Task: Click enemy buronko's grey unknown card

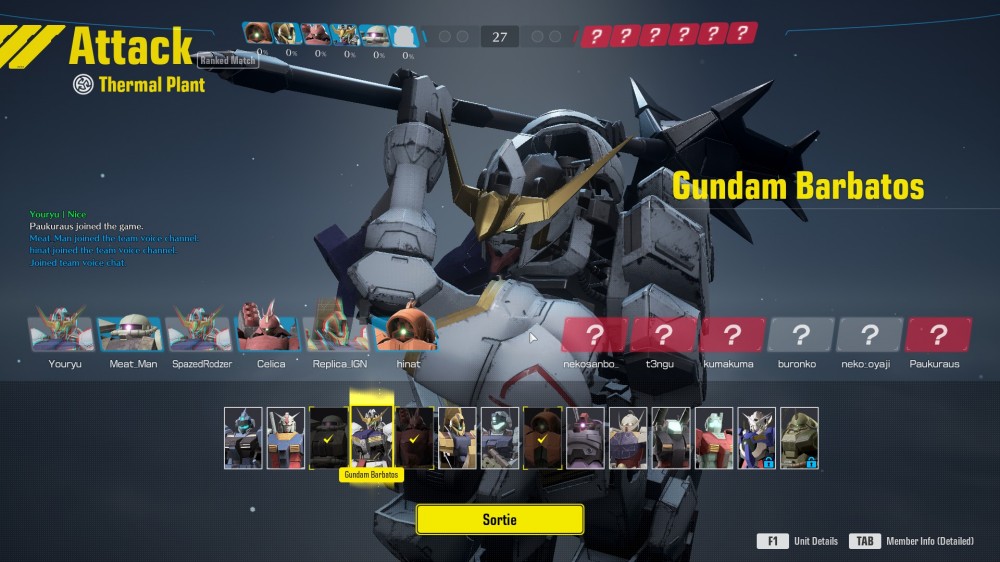Action: [800, 334]
